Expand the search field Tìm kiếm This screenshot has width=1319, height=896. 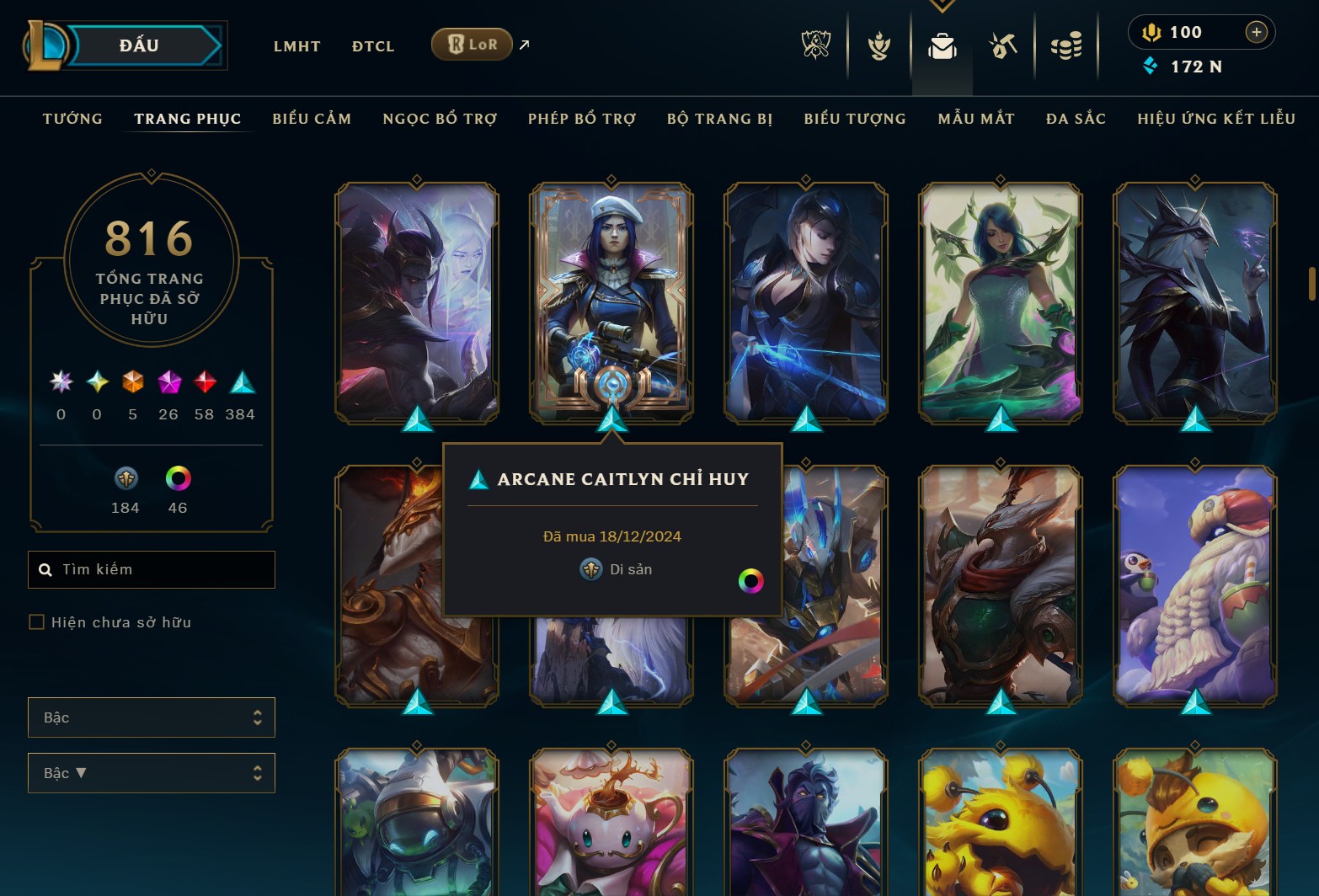pyautogui.click(x=152, y=569)
